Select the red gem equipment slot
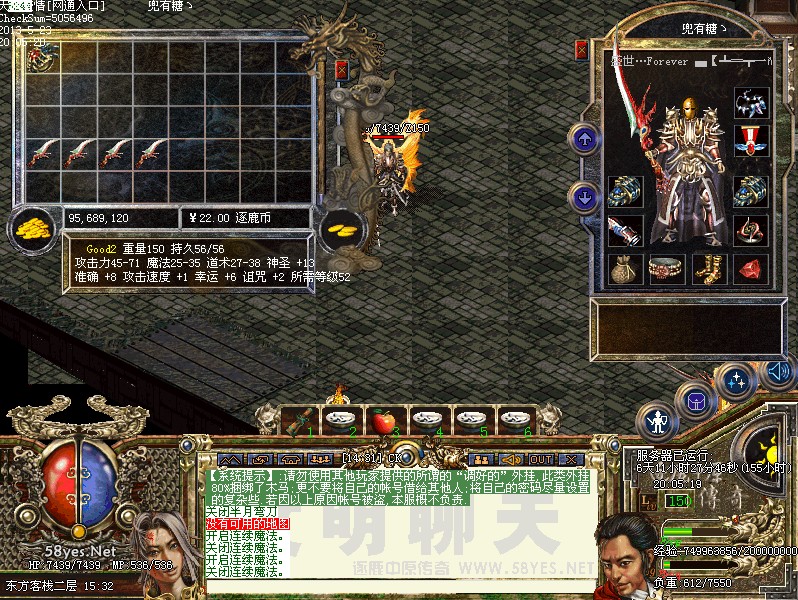Viewport: 798px width, 600px height. point(750,268)
